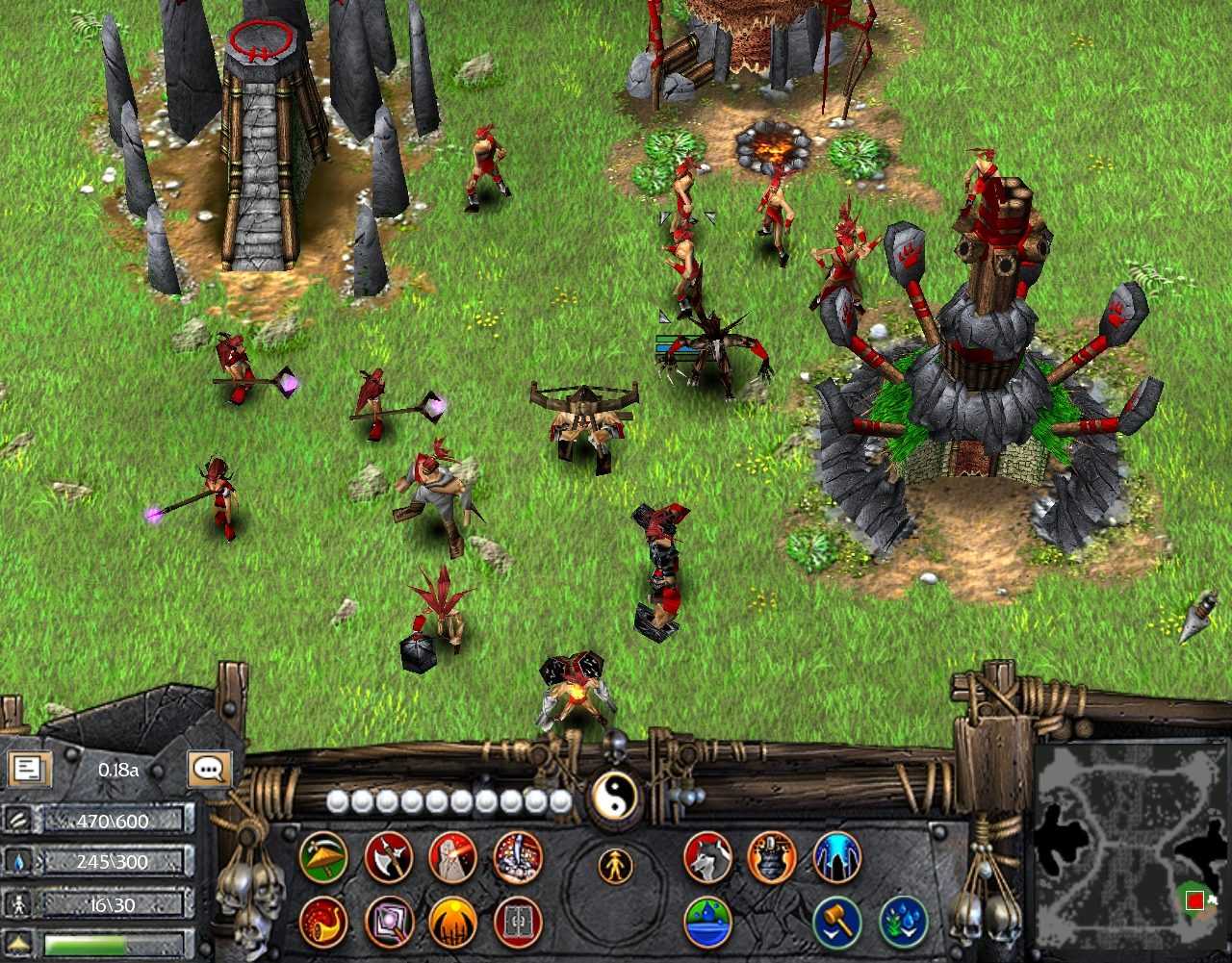Click the water droplet pond icon
This screenshot has width=1232, height=963.
pos(708,922)
